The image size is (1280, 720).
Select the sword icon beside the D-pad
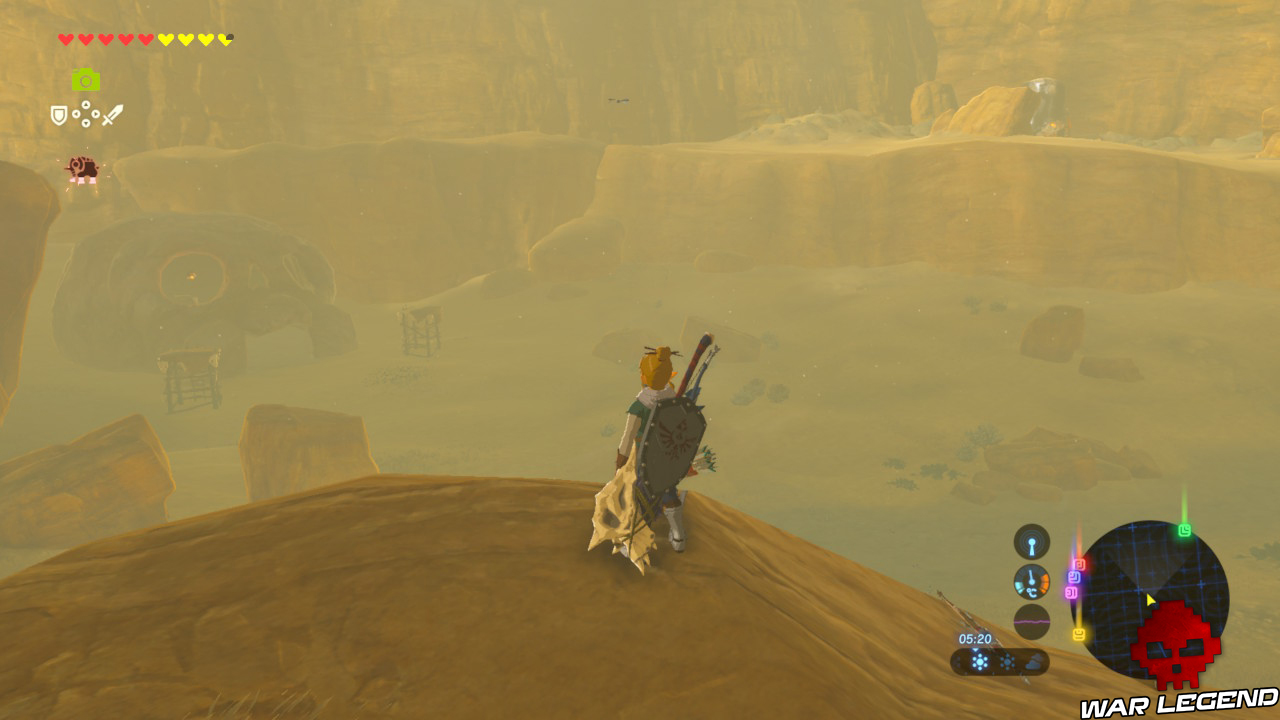112,115
